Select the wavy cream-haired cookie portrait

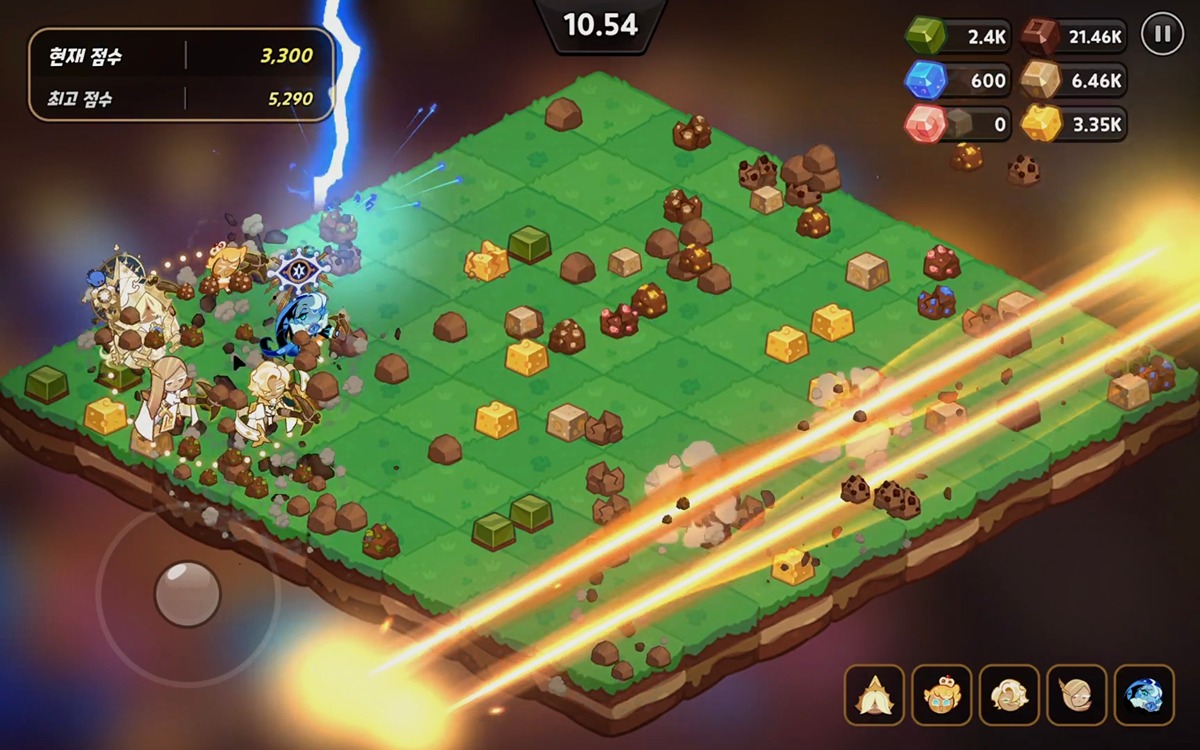tap(1009, 695)
